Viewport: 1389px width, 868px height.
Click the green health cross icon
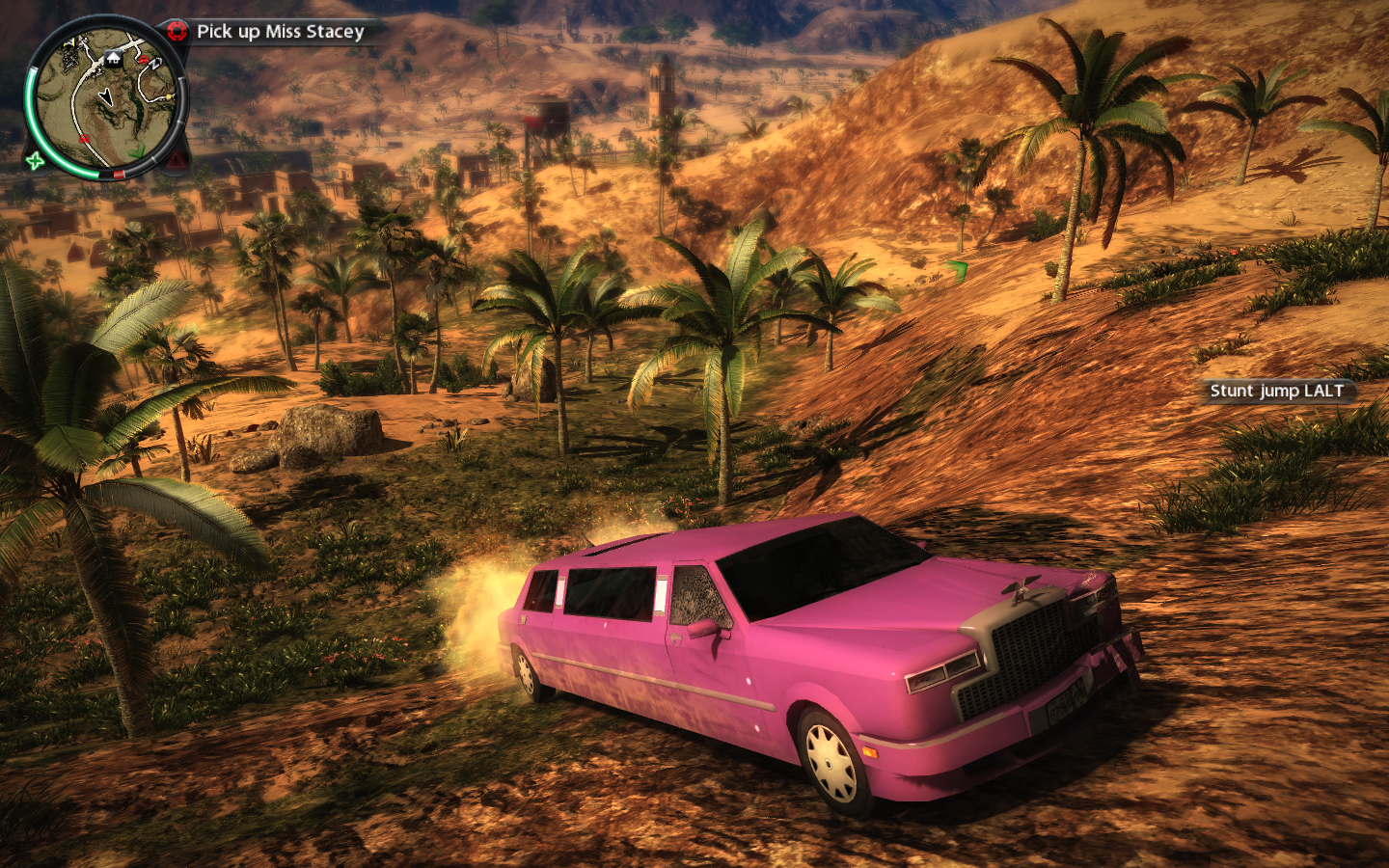click(x=36, y=160)
